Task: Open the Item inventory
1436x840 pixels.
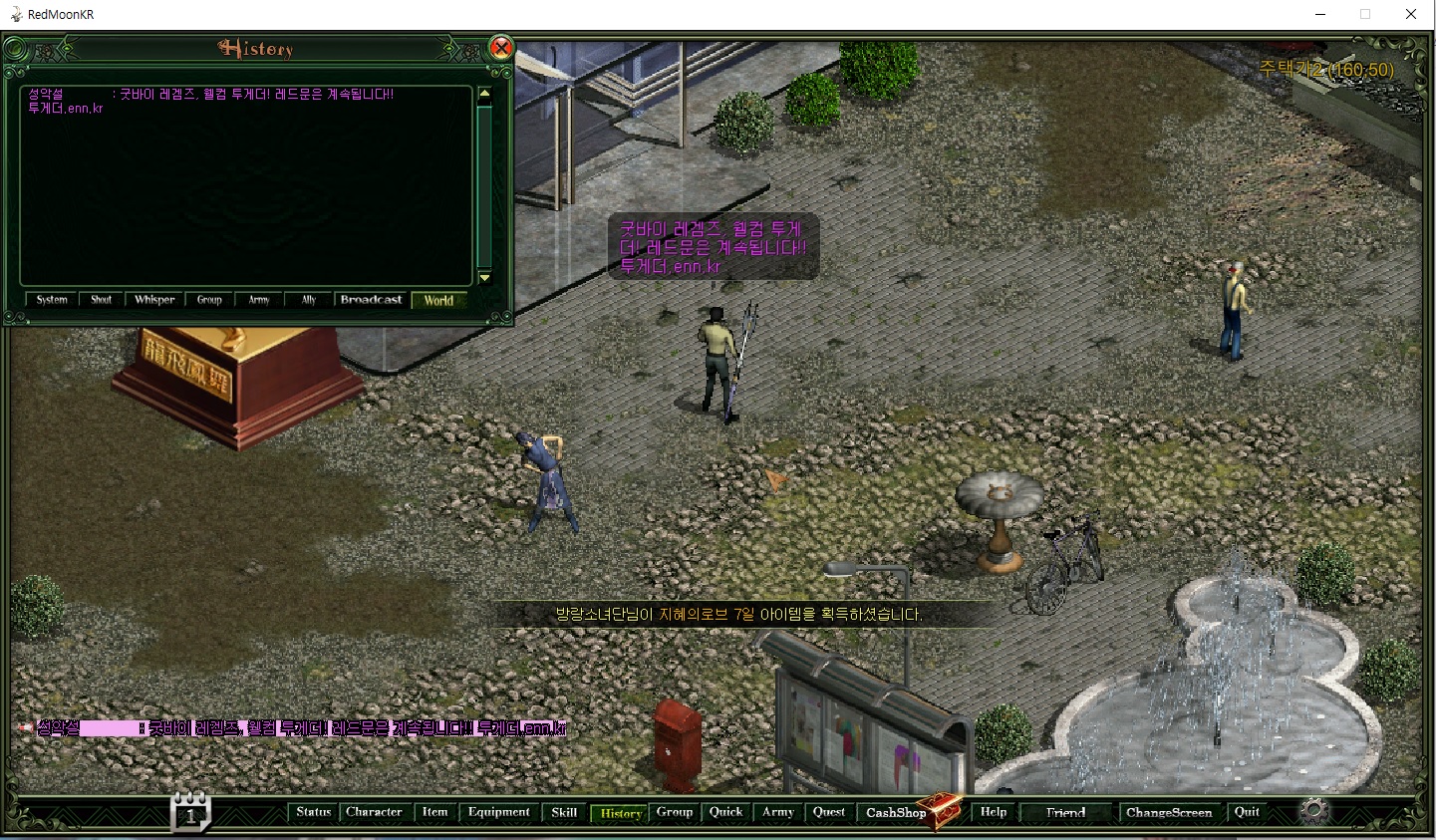Action: [434, 812]
